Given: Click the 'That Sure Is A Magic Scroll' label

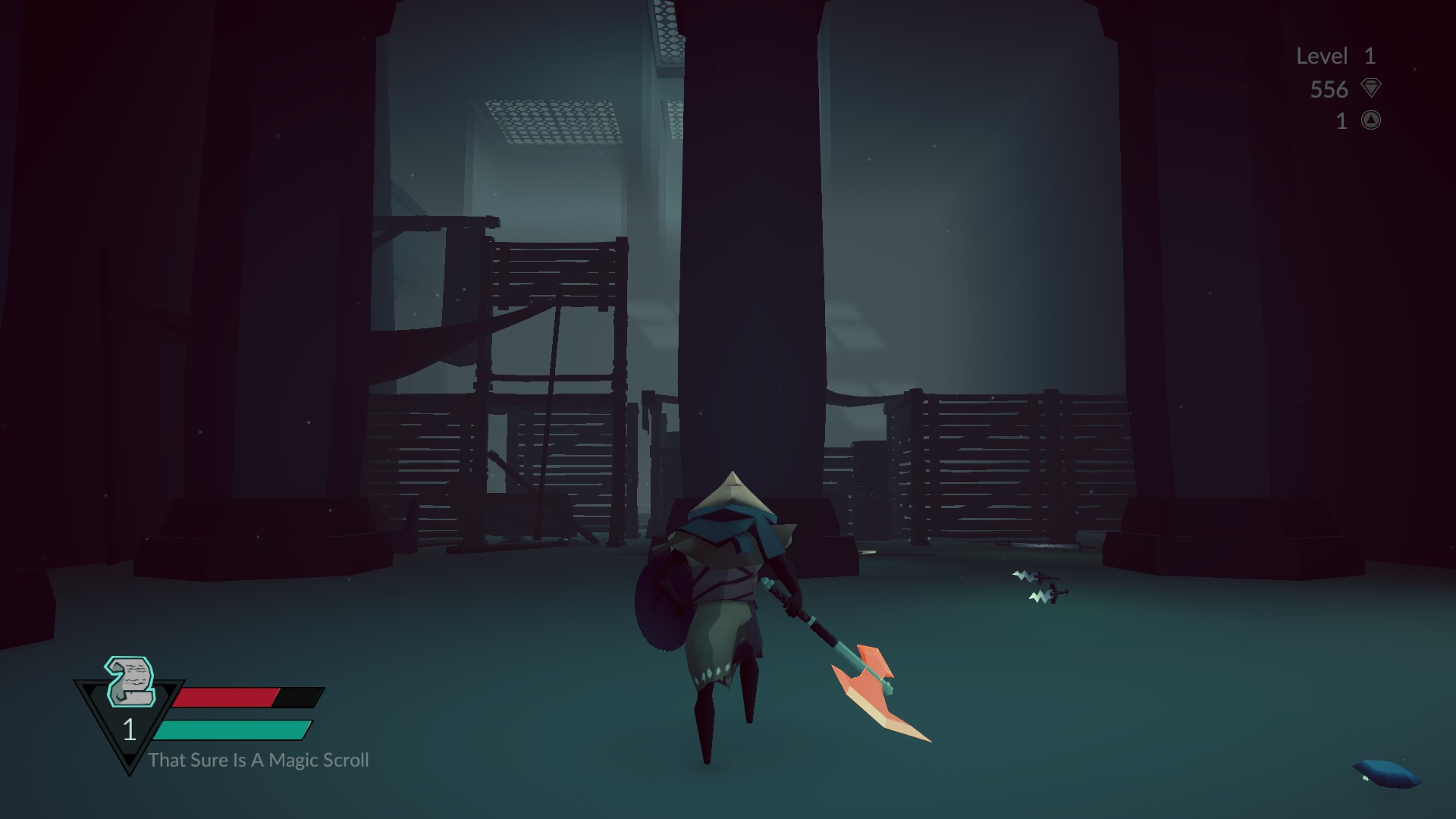Looking at the screenshot, I should (260, 760).
